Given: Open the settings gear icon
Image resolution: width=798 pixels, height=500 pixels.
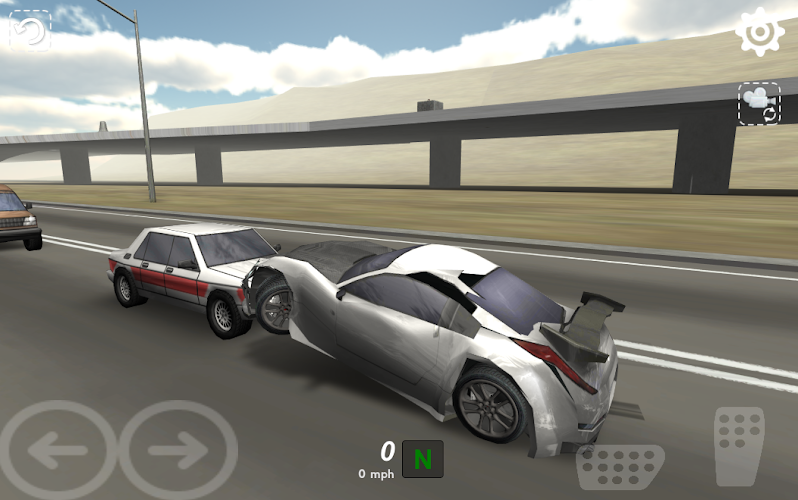Looking at the screenshot, I should (760, 32).
